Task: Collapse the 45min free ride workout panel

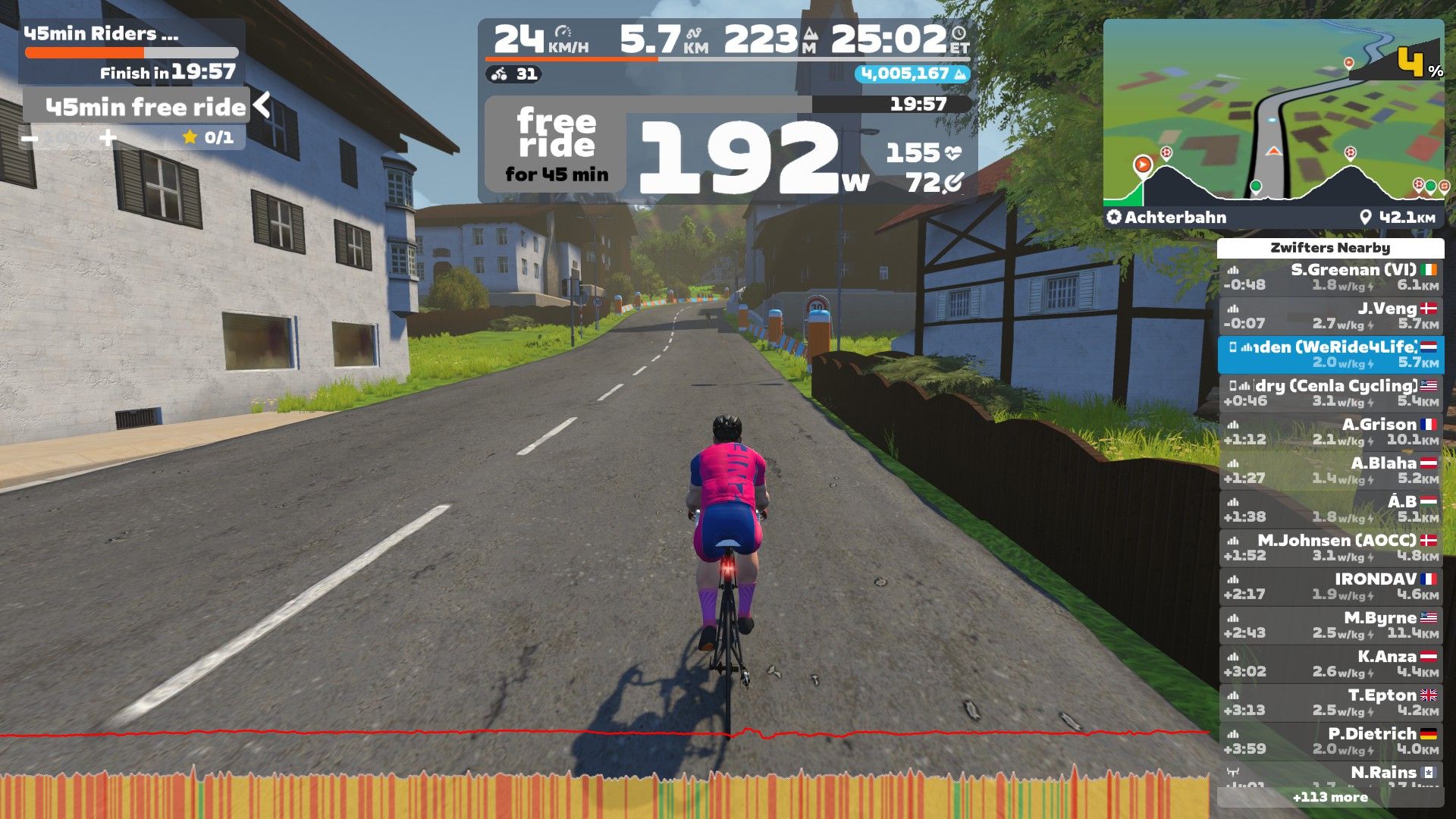Action: tap(262, 105)
